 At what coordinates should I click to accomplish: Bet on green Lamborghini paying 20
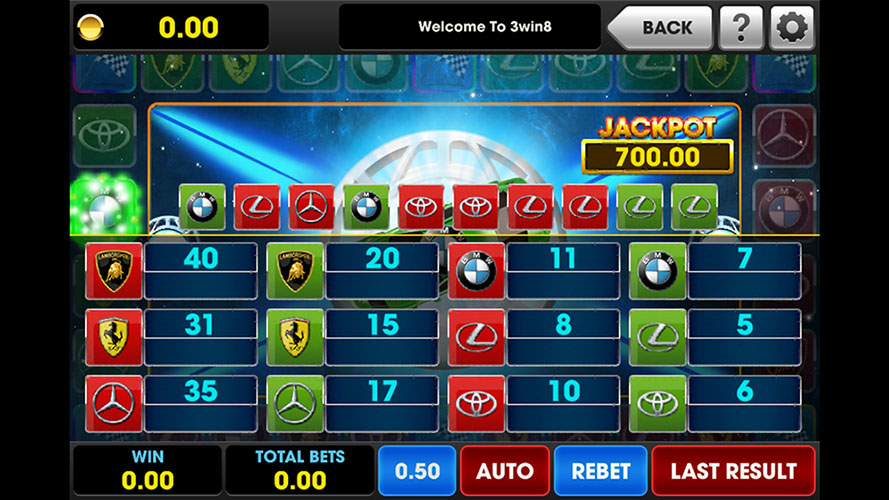tap(295, 270)
